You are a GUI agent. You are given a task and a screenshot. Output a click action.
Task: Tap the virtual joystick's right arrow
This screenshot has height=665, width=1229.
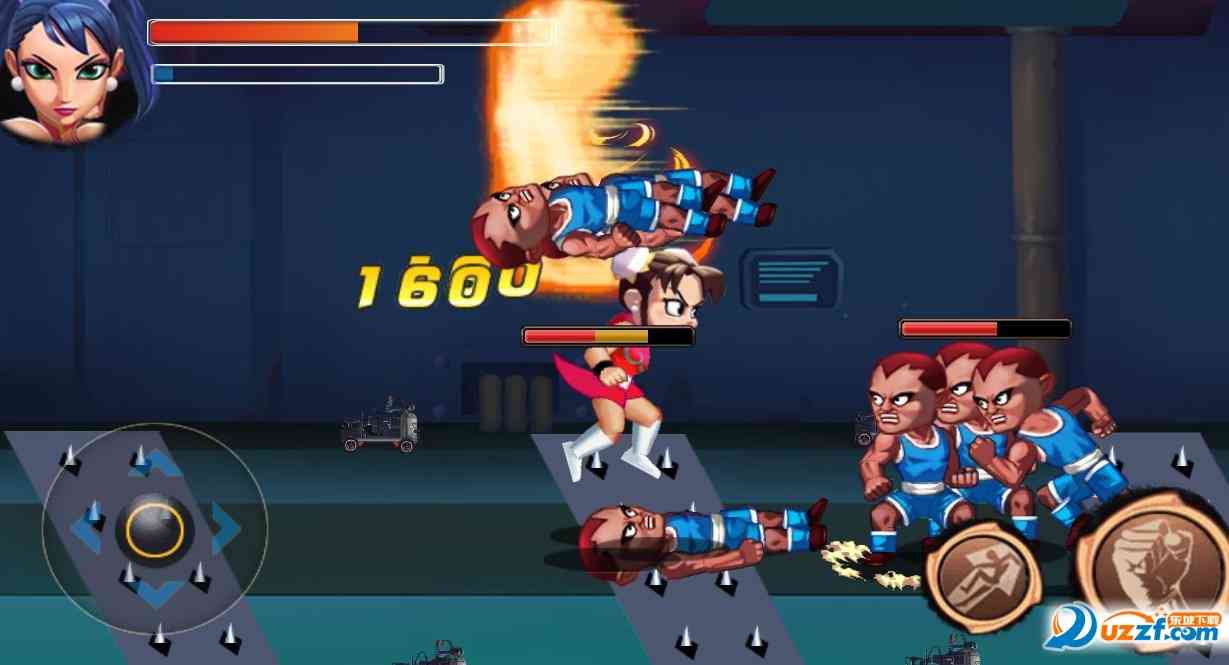tap(225, 529)
